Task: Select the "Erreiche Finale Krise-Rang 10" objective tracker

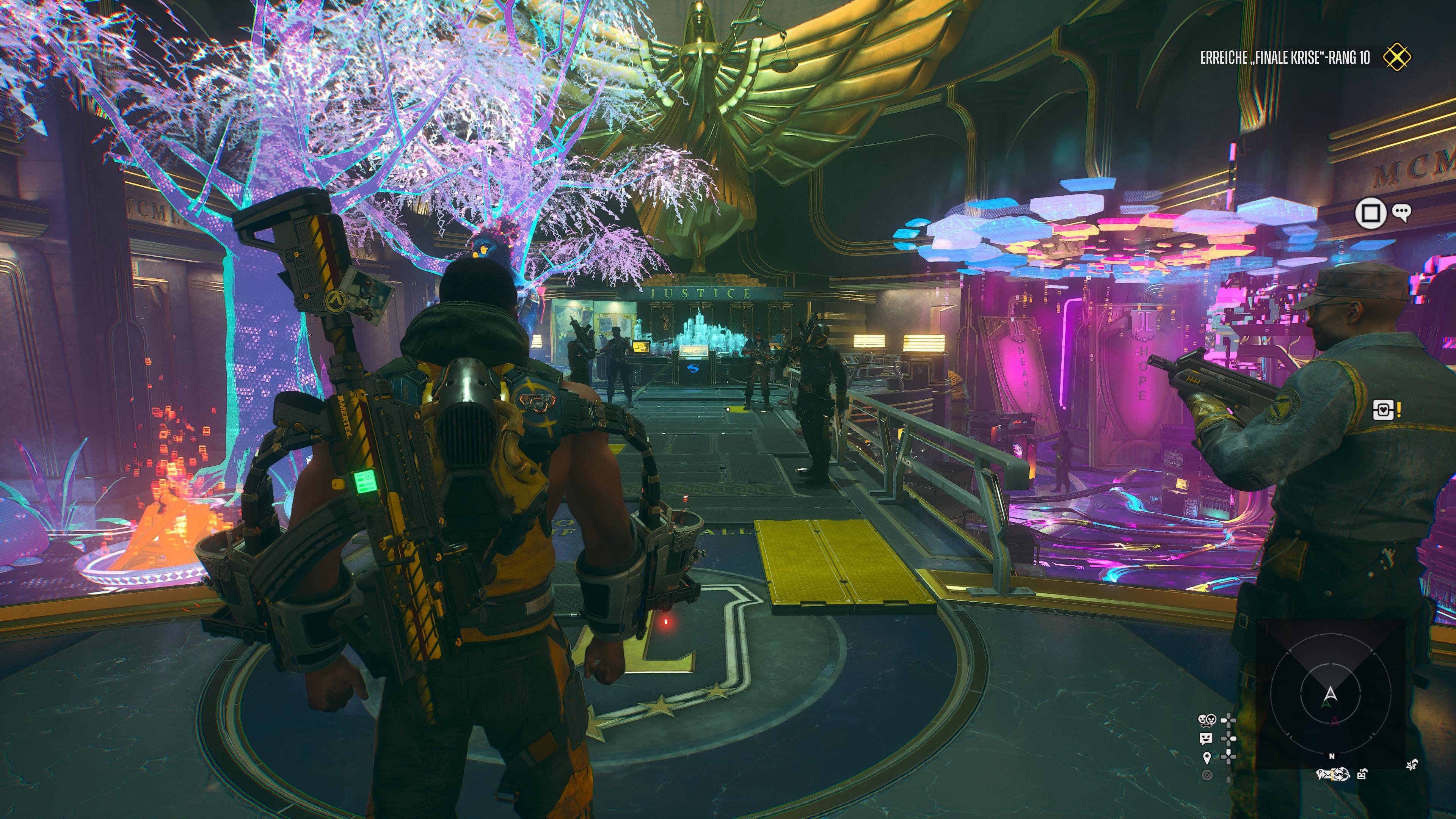Action: pyautogui.click(x=1285, y=58)
